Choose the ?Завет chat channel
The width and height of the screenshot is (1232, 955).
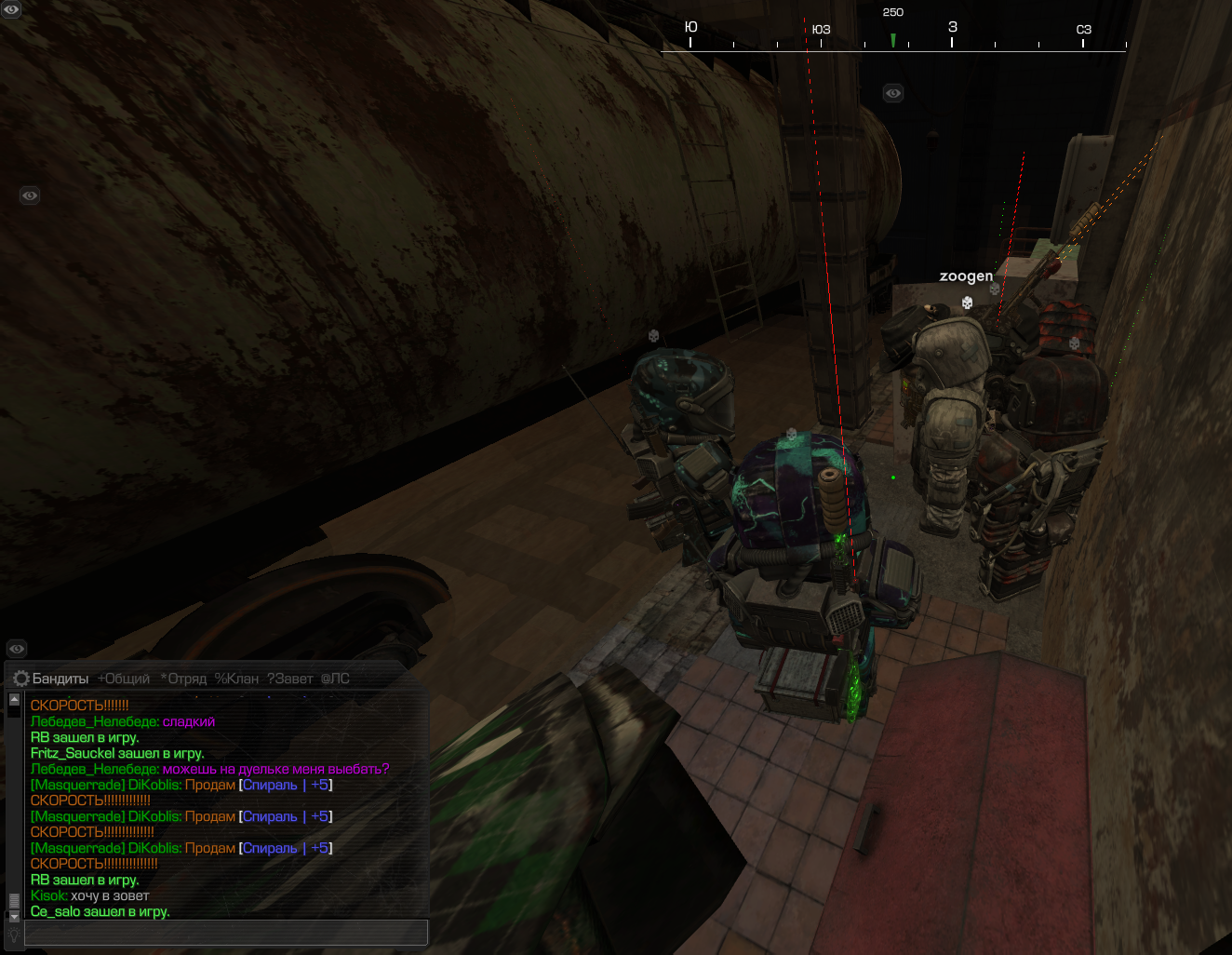coord(289,679)
